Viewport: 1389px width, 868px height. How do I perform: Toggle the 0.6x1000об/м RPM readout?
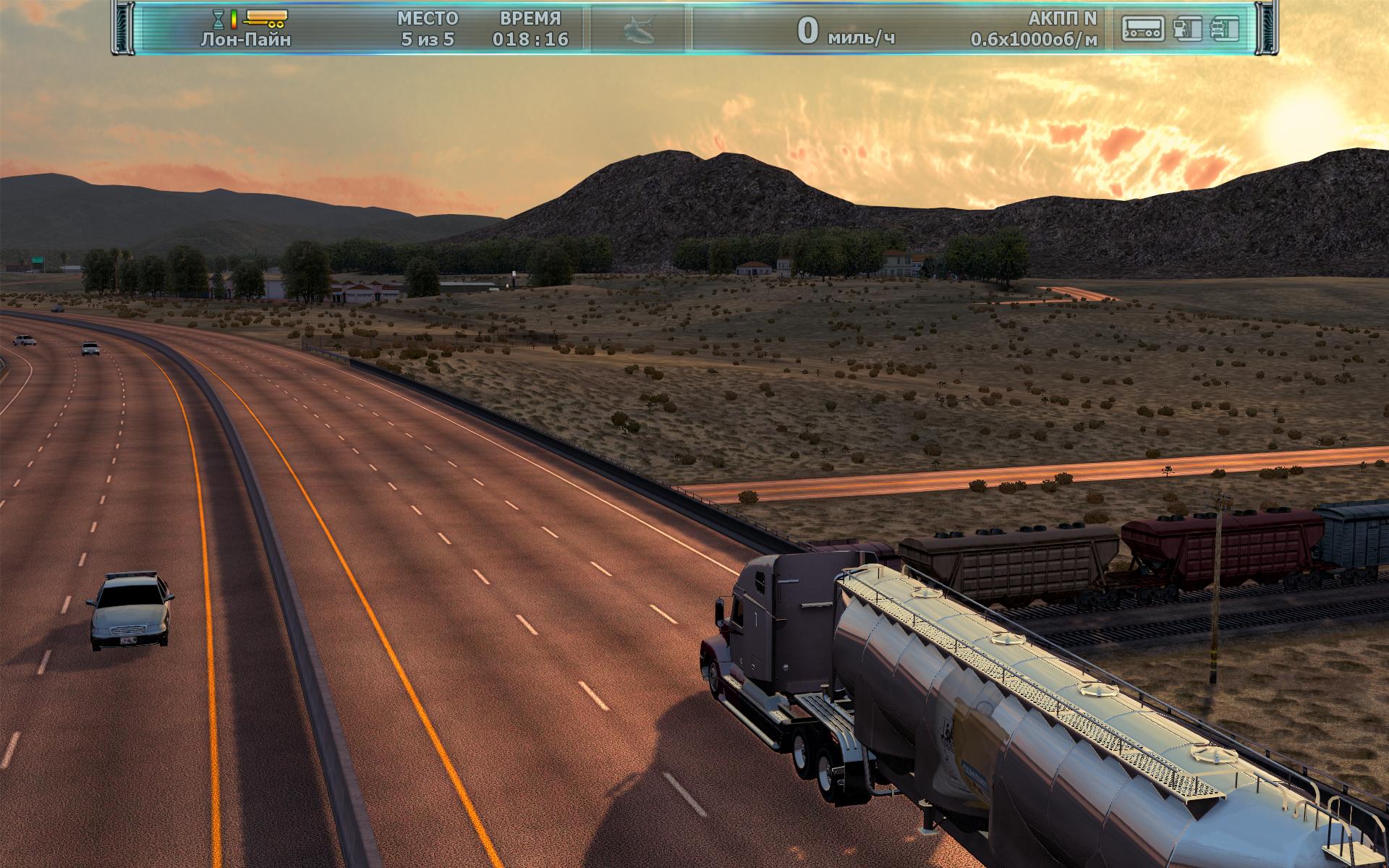1035,40
